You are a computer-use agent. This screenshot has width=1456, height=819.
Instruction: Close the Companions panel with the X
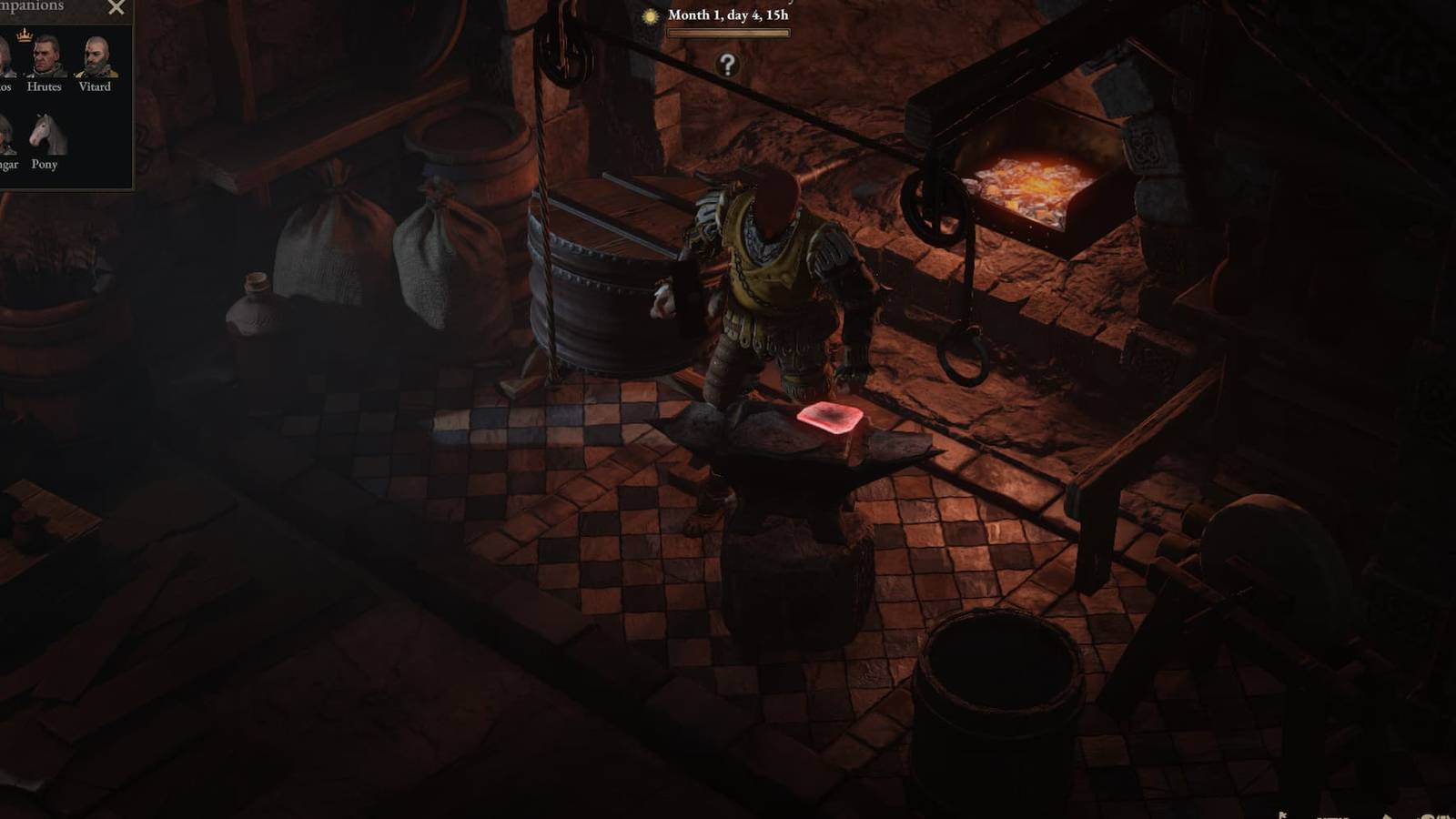point(116,8)
